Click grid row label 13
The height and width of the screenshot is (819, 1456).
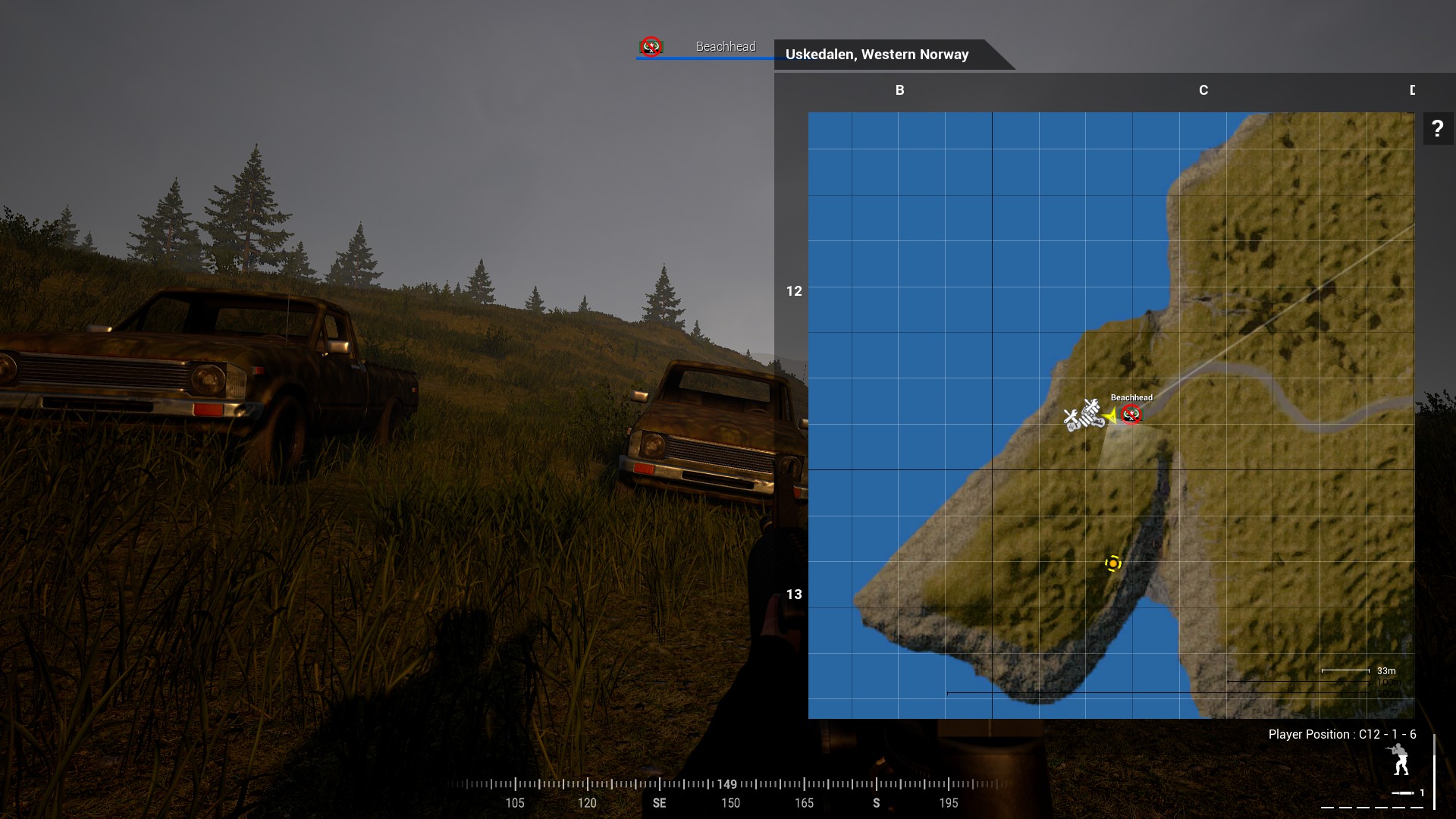tap(795, 595)
